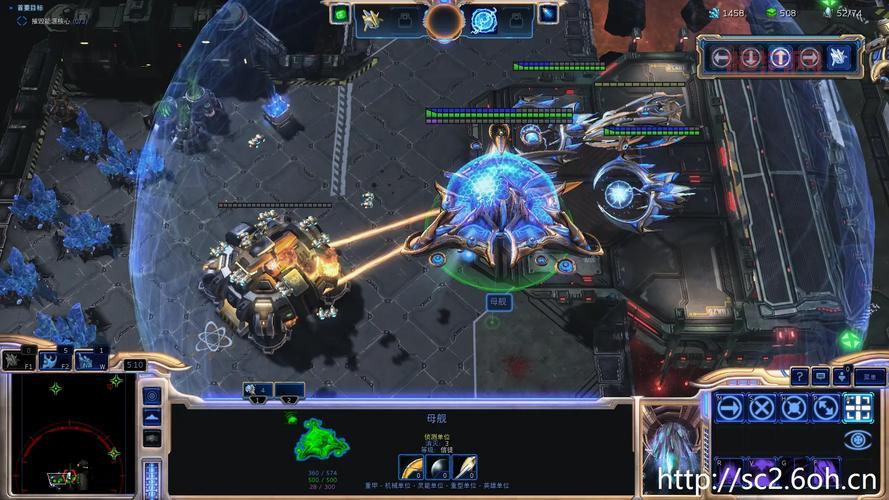Click the swirling vortex ability in top bar
The width and height of the screenshot is (889, 500).
pos(484,19)
